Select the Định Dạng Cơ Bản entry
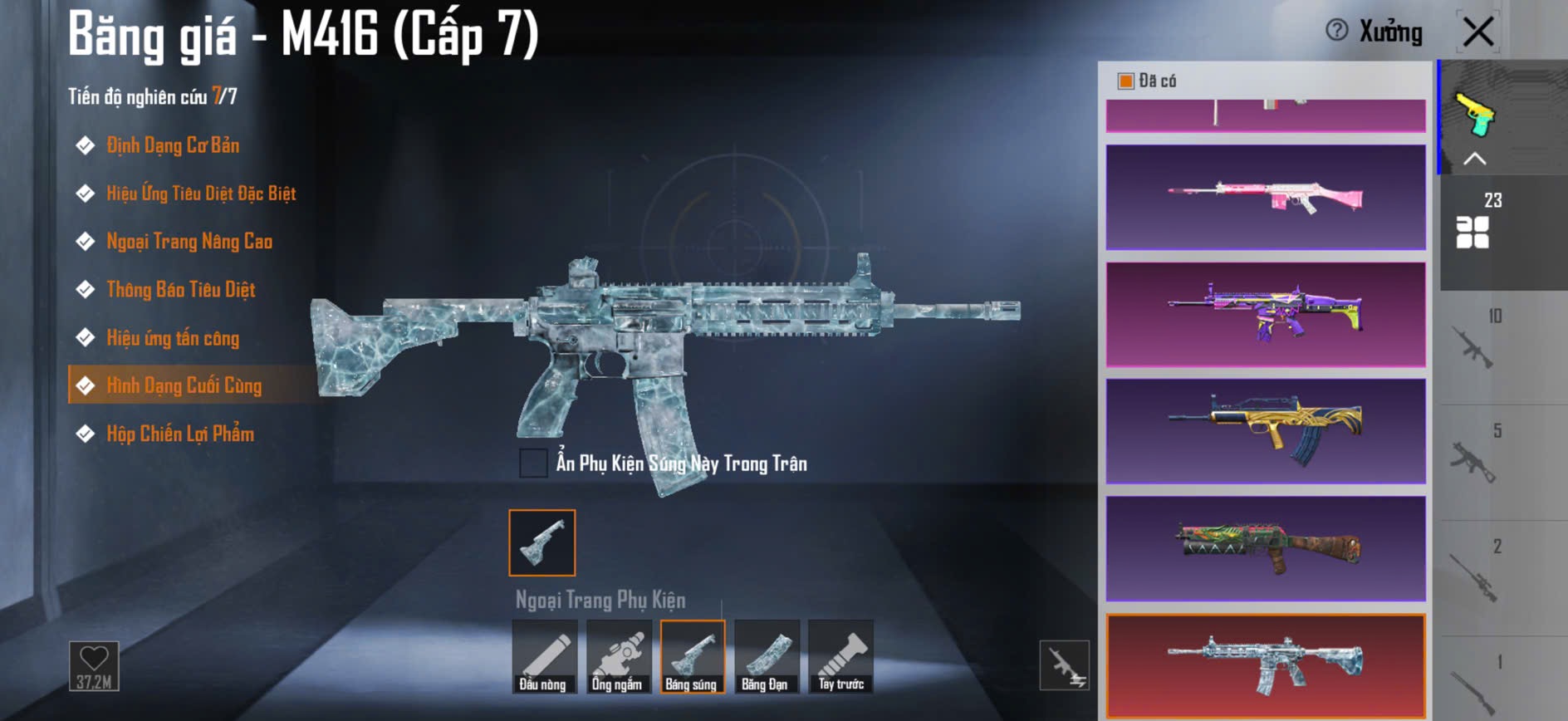Image resolution: width=1568 pixels, height=721 pixels. click(172, 146)
